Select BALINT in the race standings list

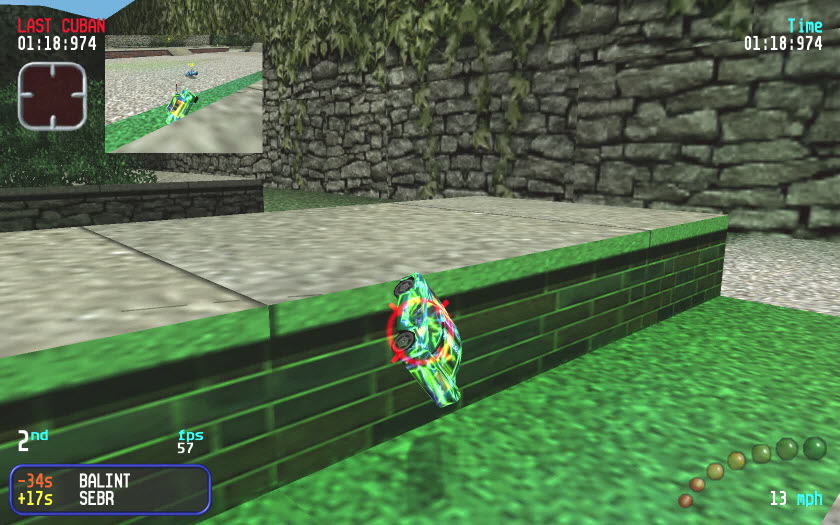[x=104, y=481]
